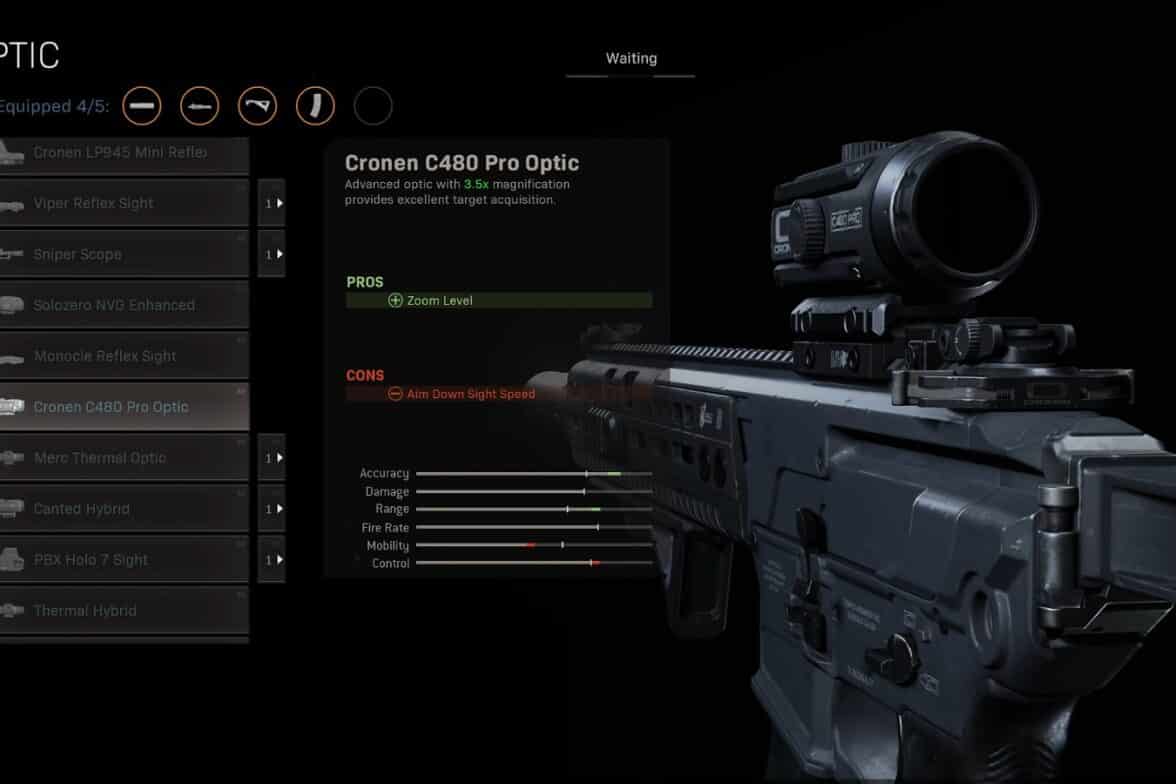The image size is (1176, 784).
Task: Choose the Viper Reflex Sight
Action: [122, 203]
